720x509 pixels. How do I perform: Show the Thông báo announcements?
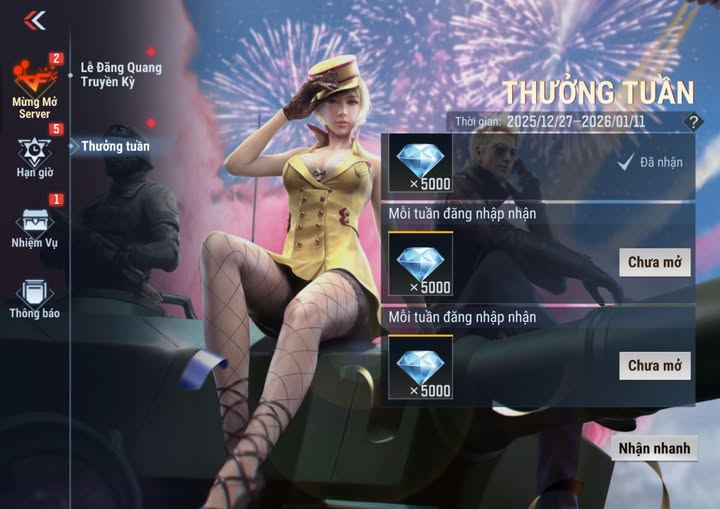pos(34,298)
